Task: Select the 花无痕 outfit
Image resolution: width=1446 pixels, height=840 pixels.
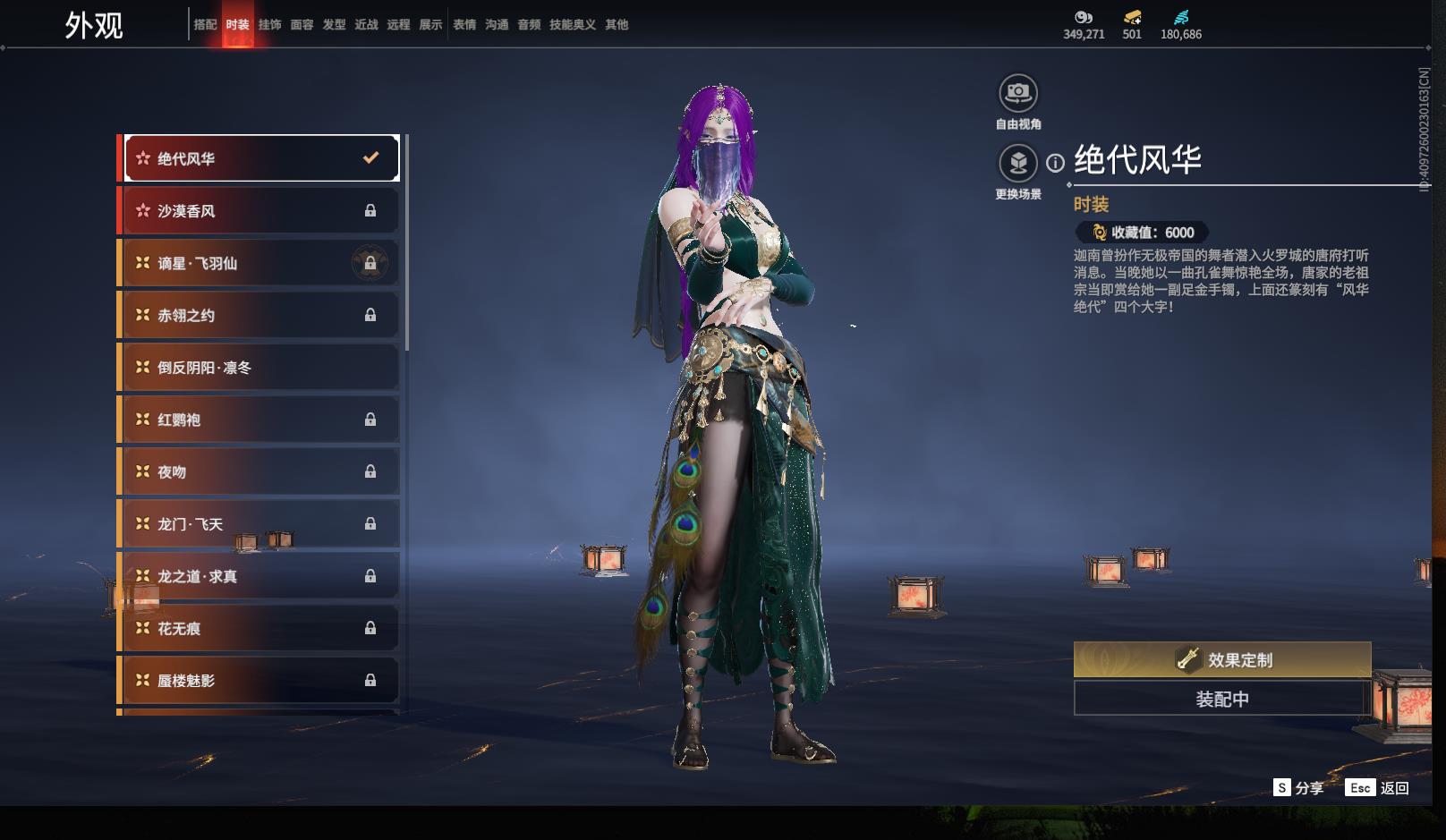Action: 259,629
